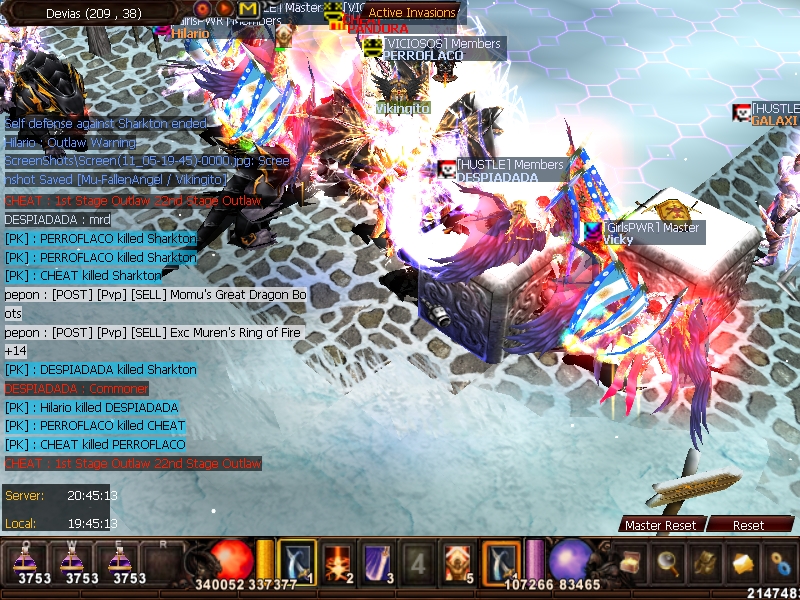Open the current active skill selector
Screen dimensions: 800x600
pos(501,561)
